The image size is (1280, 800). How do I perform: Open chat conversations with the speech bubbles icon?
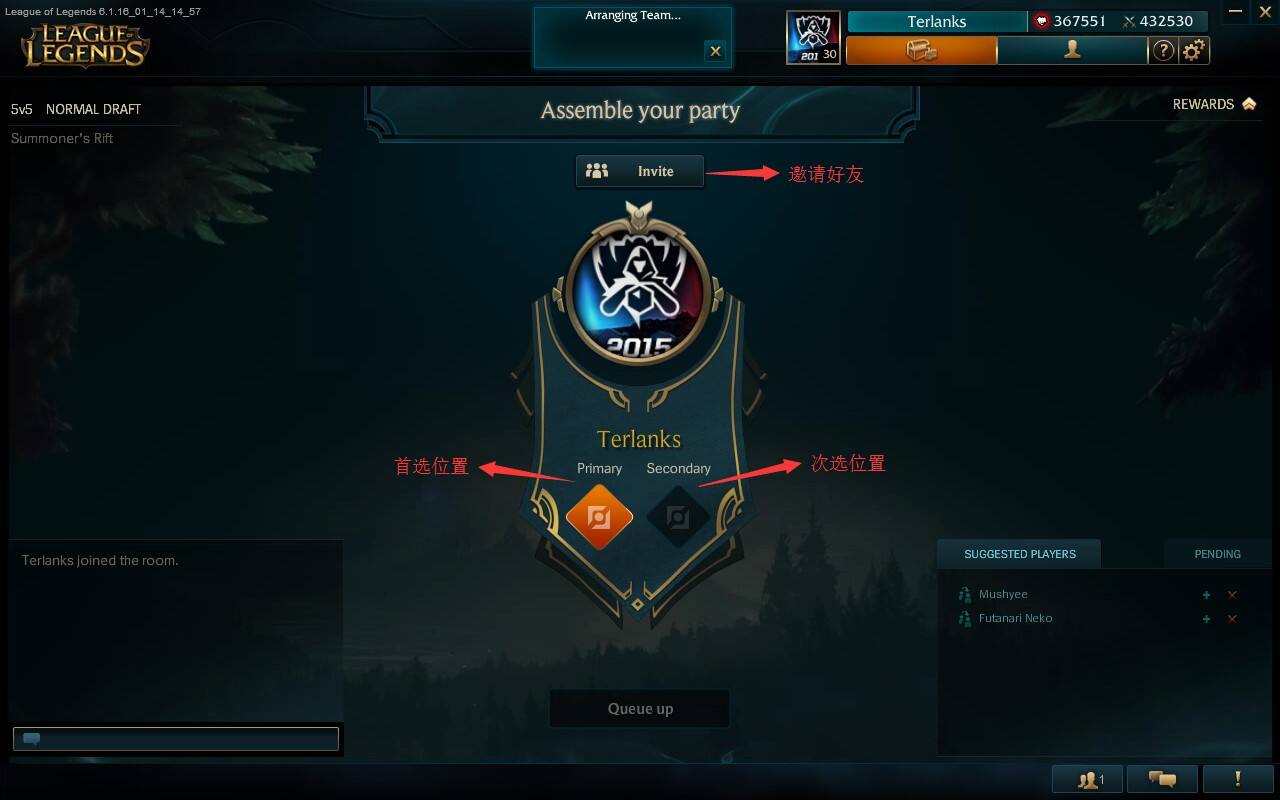click(1161, 778)
